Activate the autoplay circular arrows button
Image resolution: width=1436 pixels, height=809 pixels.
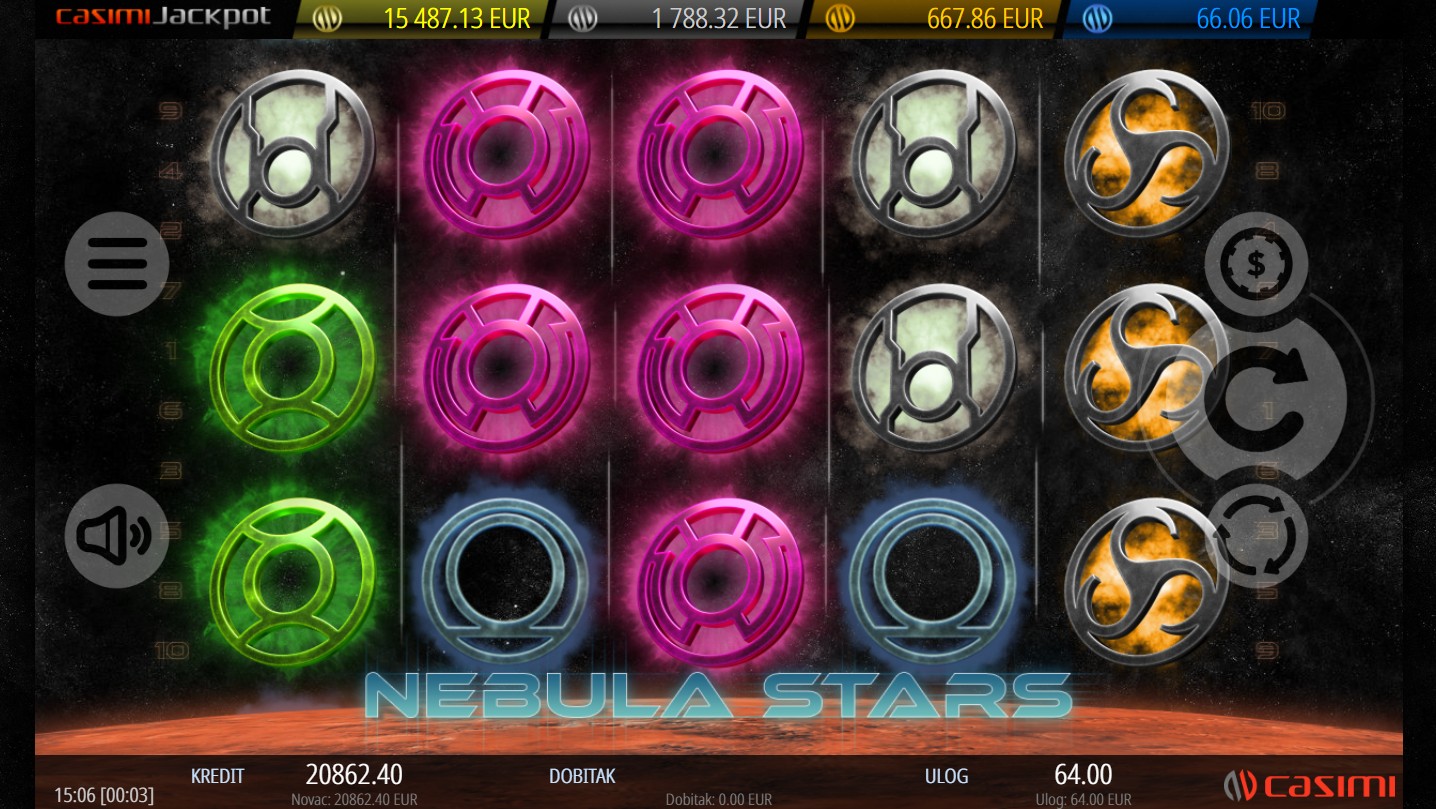click(x=1256, y=536)
